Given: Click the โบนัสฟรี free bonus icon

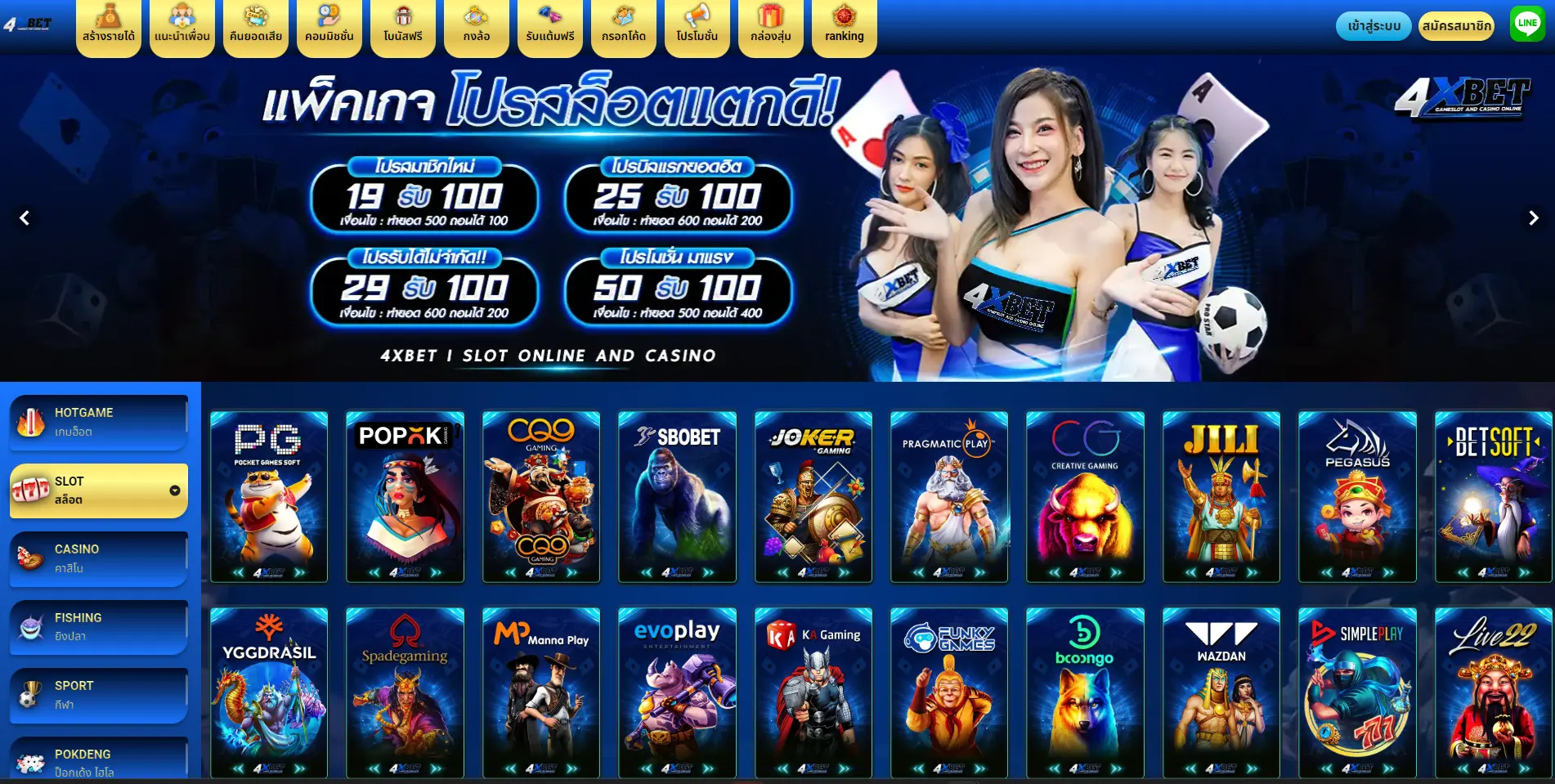Looking at the screenshot, I should pyautogui.click(x=402, y=27).
